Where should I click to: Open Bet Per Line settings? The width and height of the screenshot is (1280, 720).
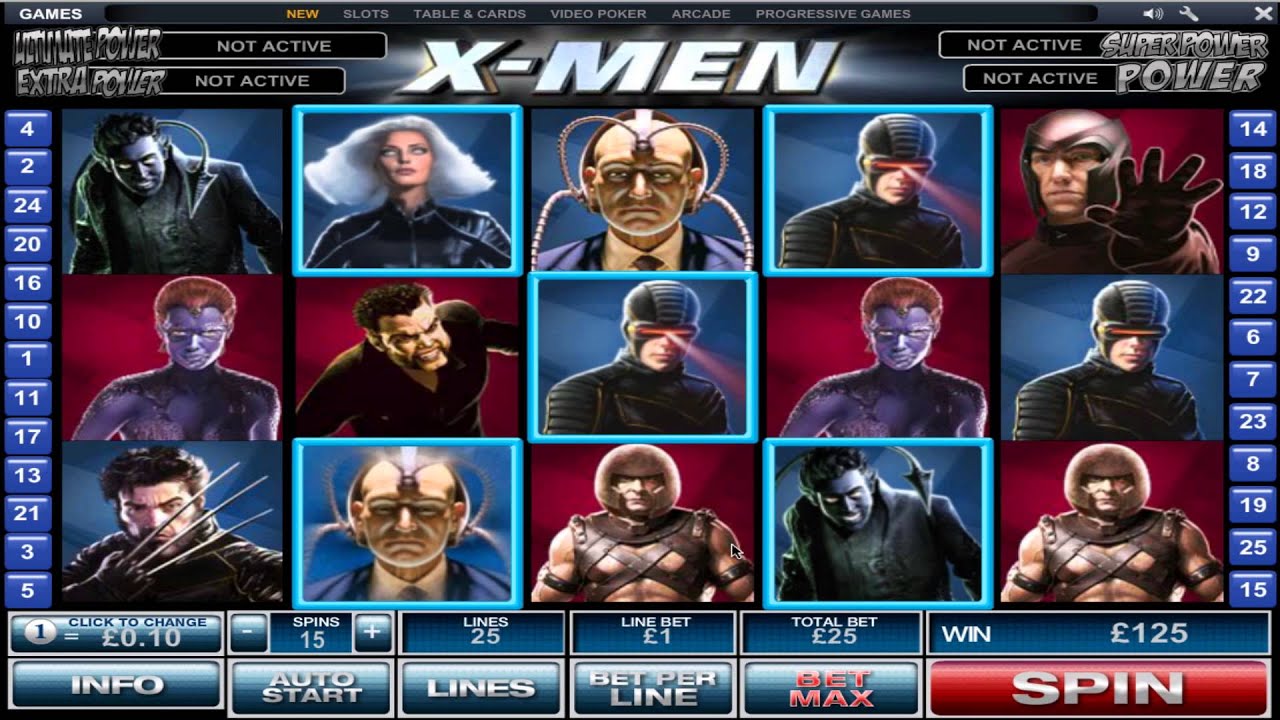(652, 686)
